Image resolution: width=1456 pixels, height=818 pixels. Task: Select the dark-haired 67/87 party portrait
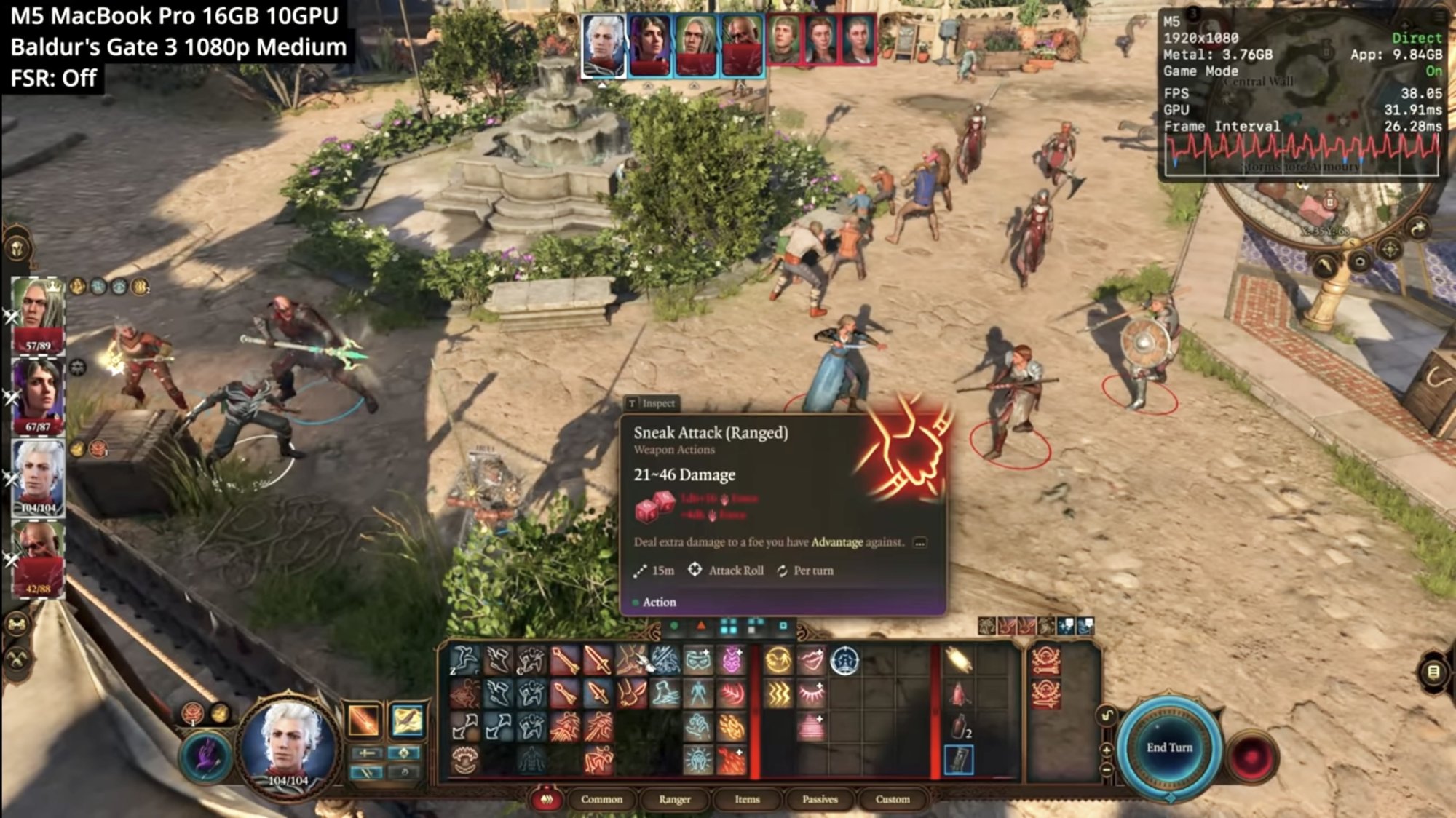click(x=37, y=395)
